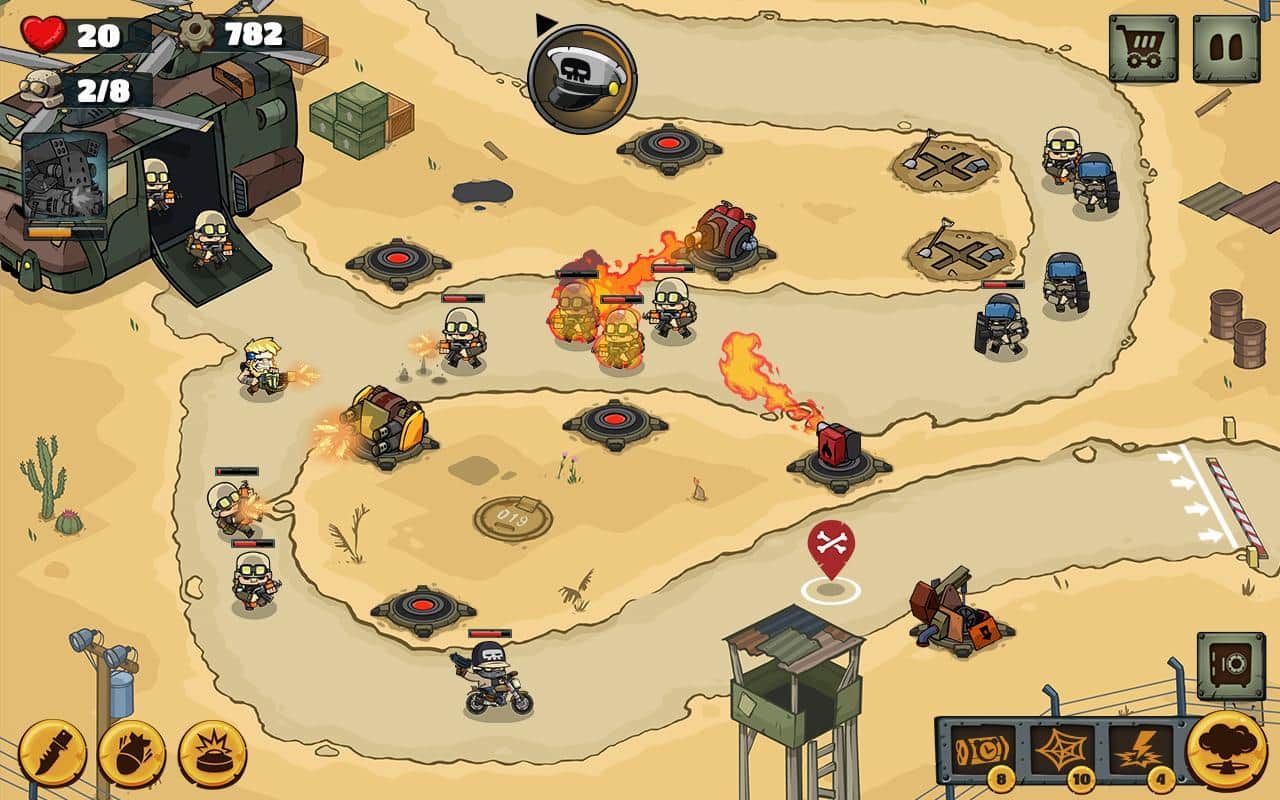Launch the nuclear mushroom cloud strike
Image resolution: width=1280 pixels, height=800 pixels.
1226,750
